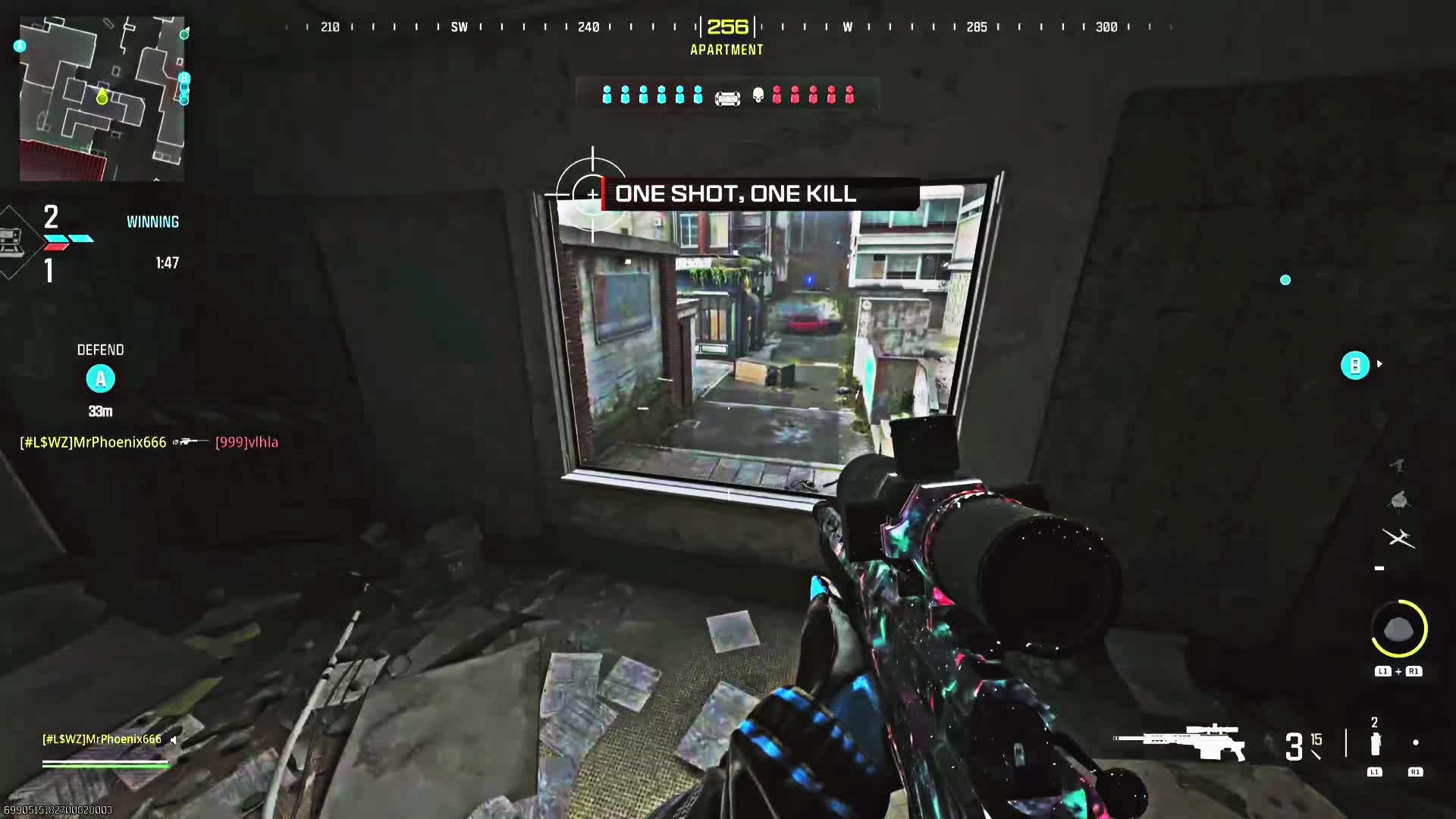Select the Defend A objective marker
Image resolution: width=1456 pixels, height=819 pixels.
tap(100, 378)
